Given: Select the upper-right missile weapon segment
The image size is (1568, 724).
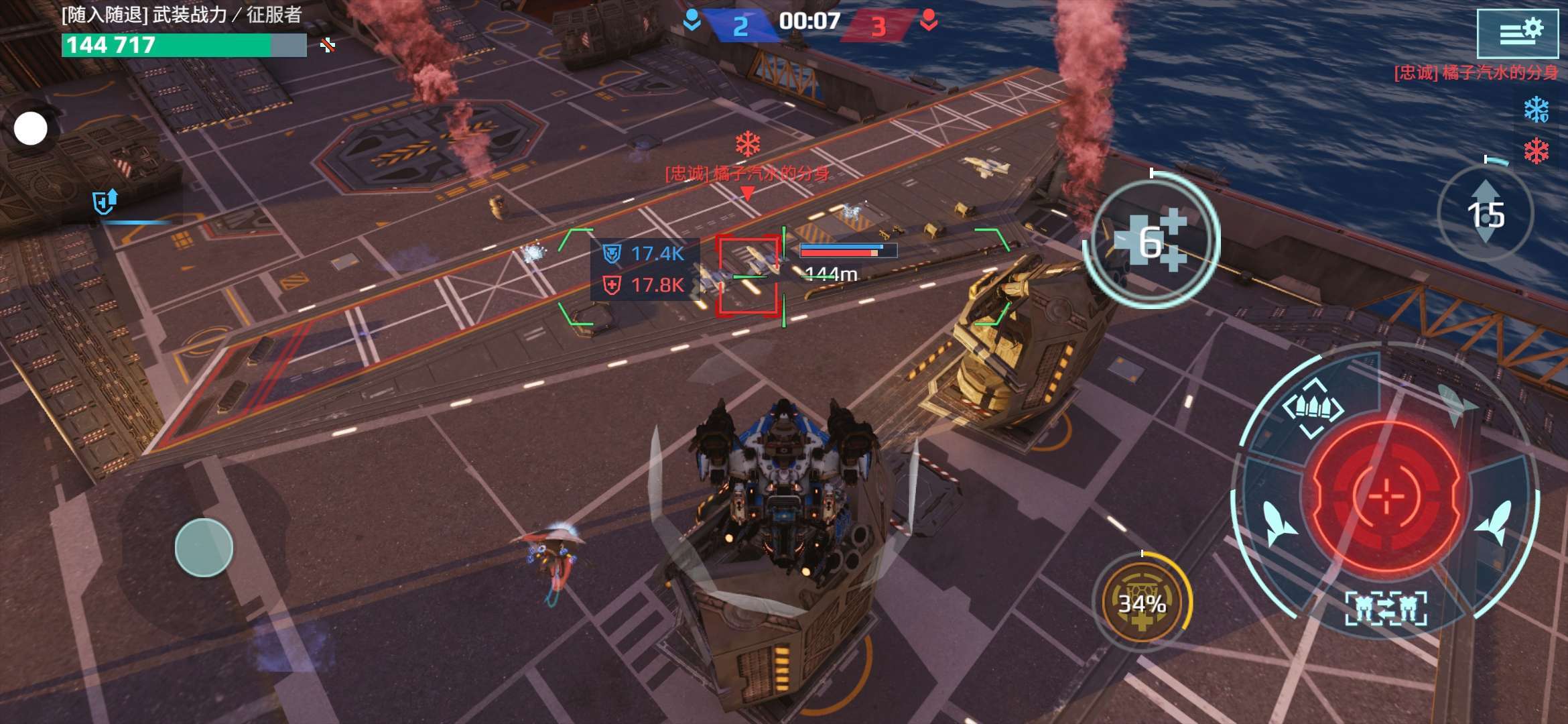Looking at the screenshot, I should (1457, 404).
